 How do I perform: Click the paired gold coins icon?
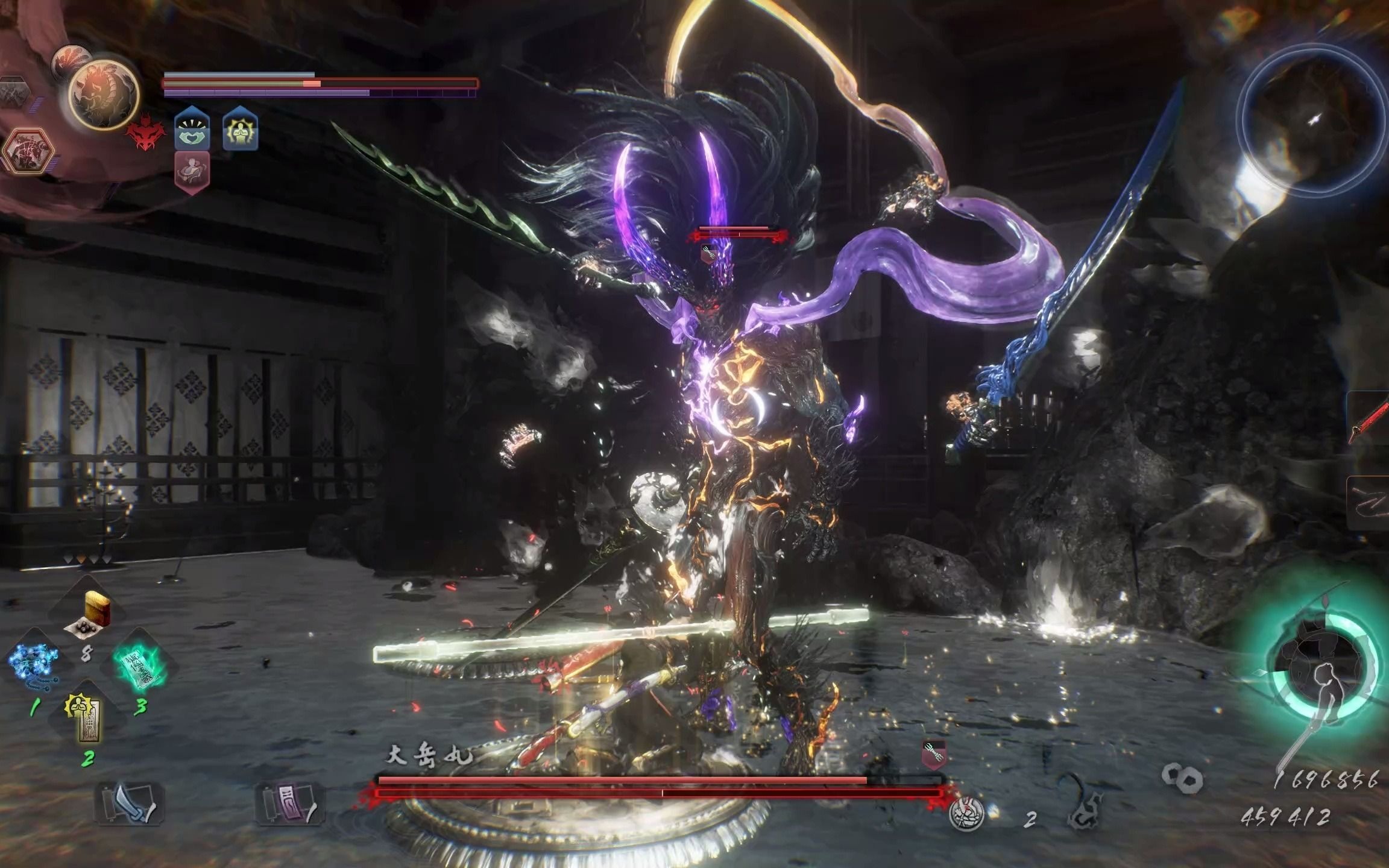tap(1182, 778)
